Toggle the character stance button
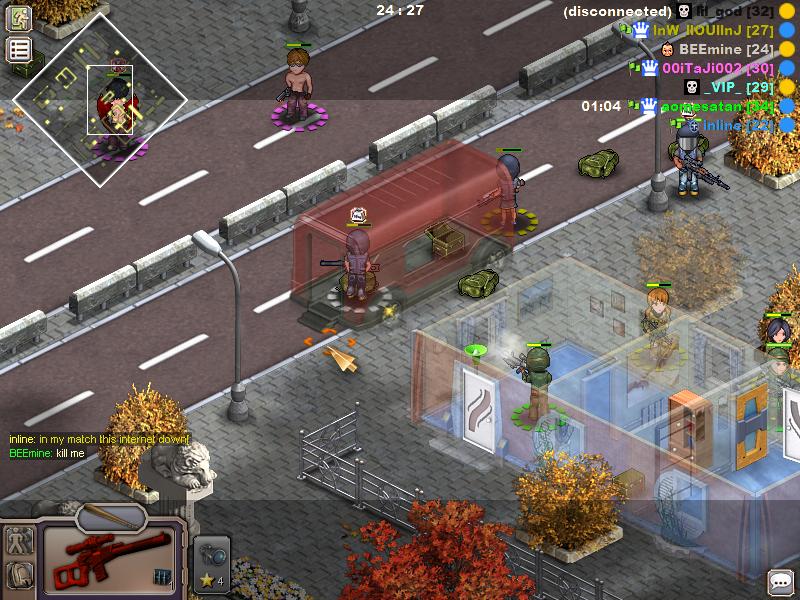 pyautogui.click(x=19, y=542)
